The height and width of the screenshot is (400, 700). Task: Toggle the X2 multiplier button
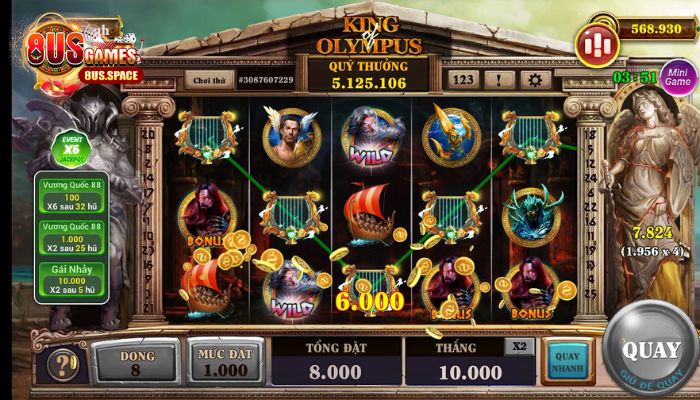point(519,345)
